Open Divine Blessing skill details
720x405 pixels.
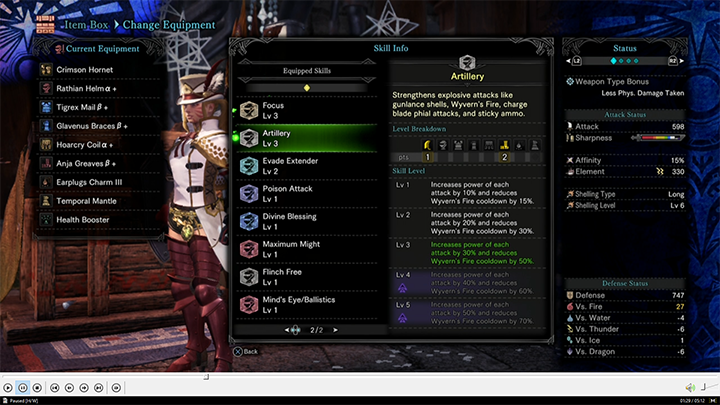(300, 221)
